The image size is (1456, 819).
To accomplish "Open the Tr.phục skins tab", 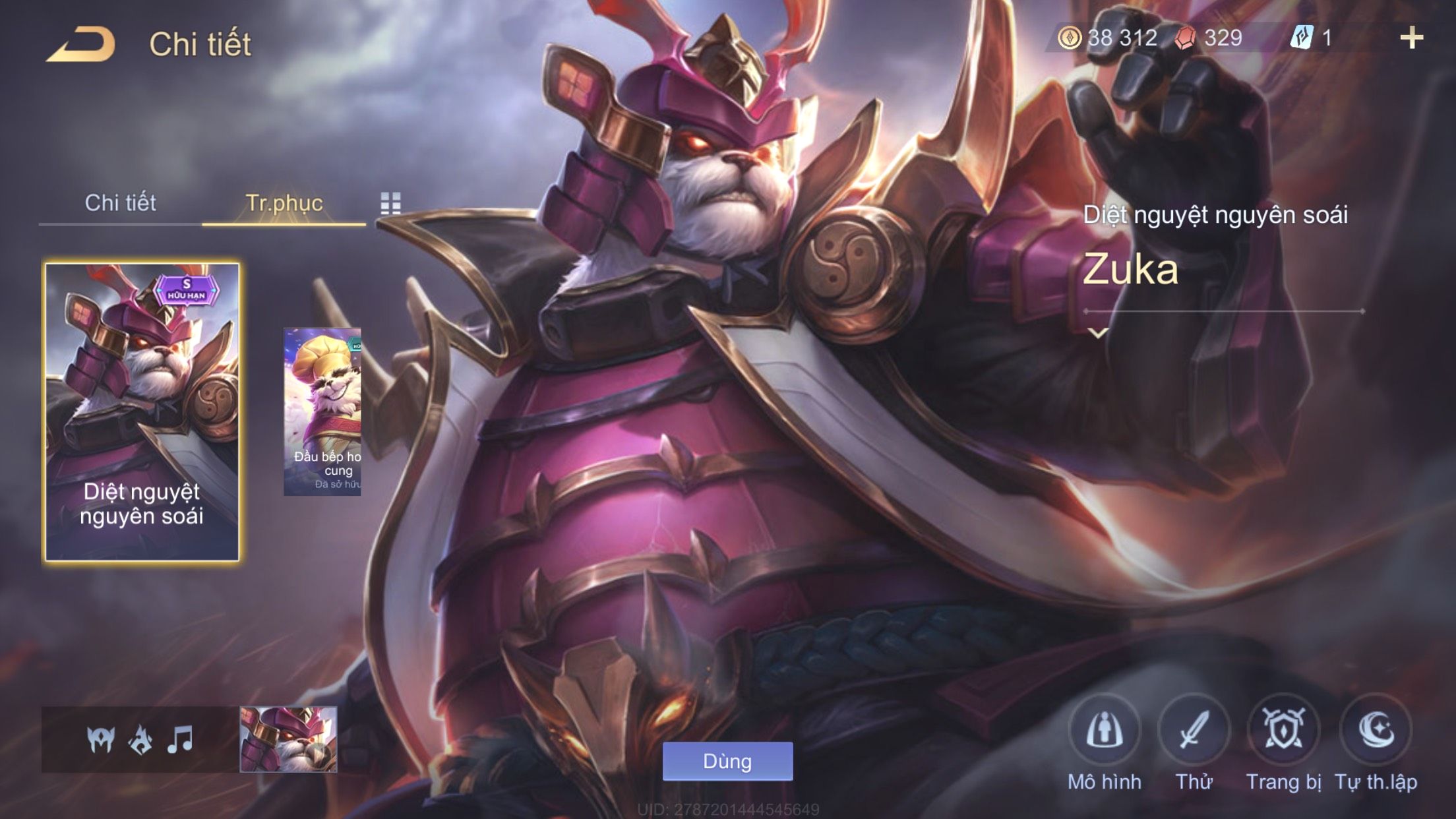I will [x=284, y=203].
